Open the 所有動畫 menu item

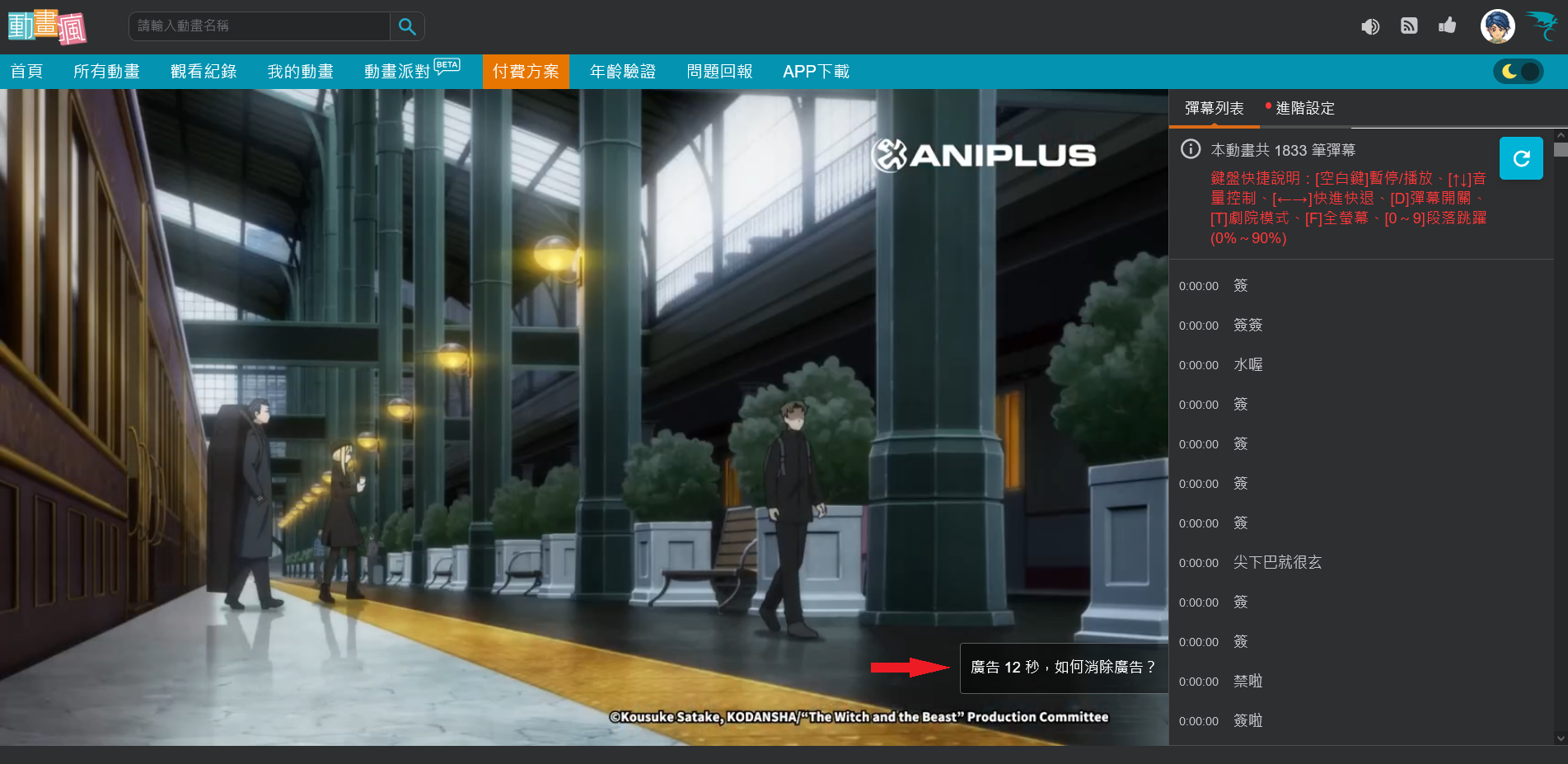(107, 72)
